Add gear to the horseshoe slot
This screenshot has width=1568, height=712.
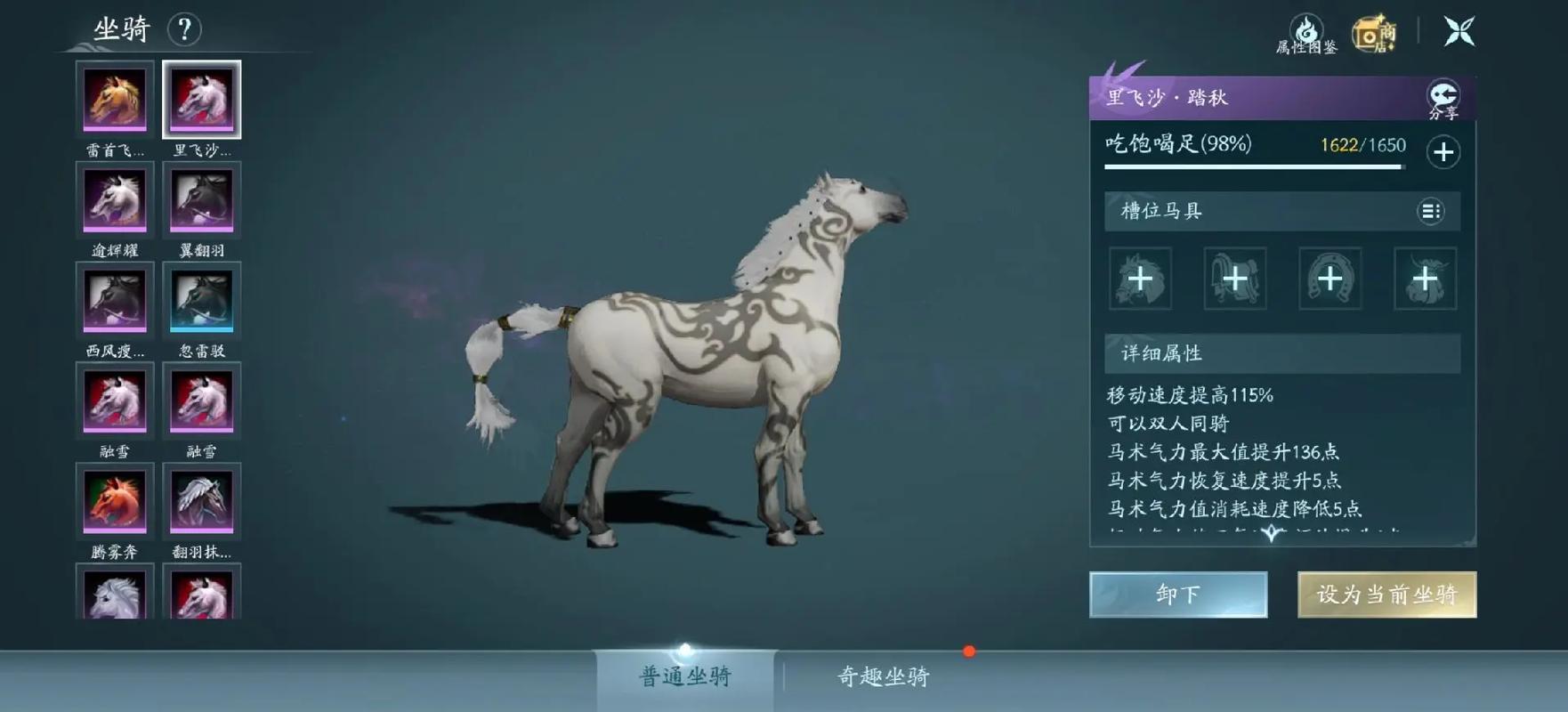tap(1329, 279)
